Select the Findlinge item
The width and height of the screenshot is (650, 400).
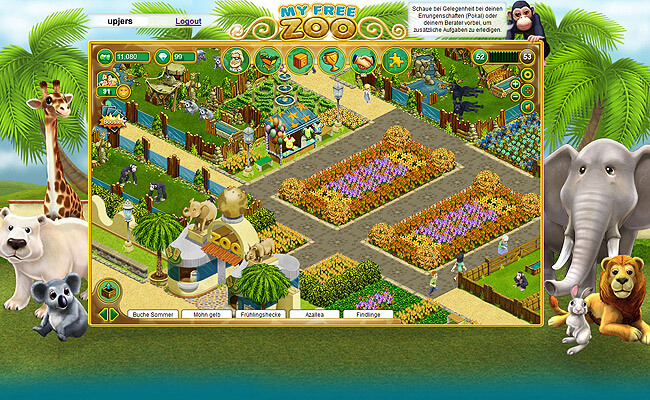367,314
